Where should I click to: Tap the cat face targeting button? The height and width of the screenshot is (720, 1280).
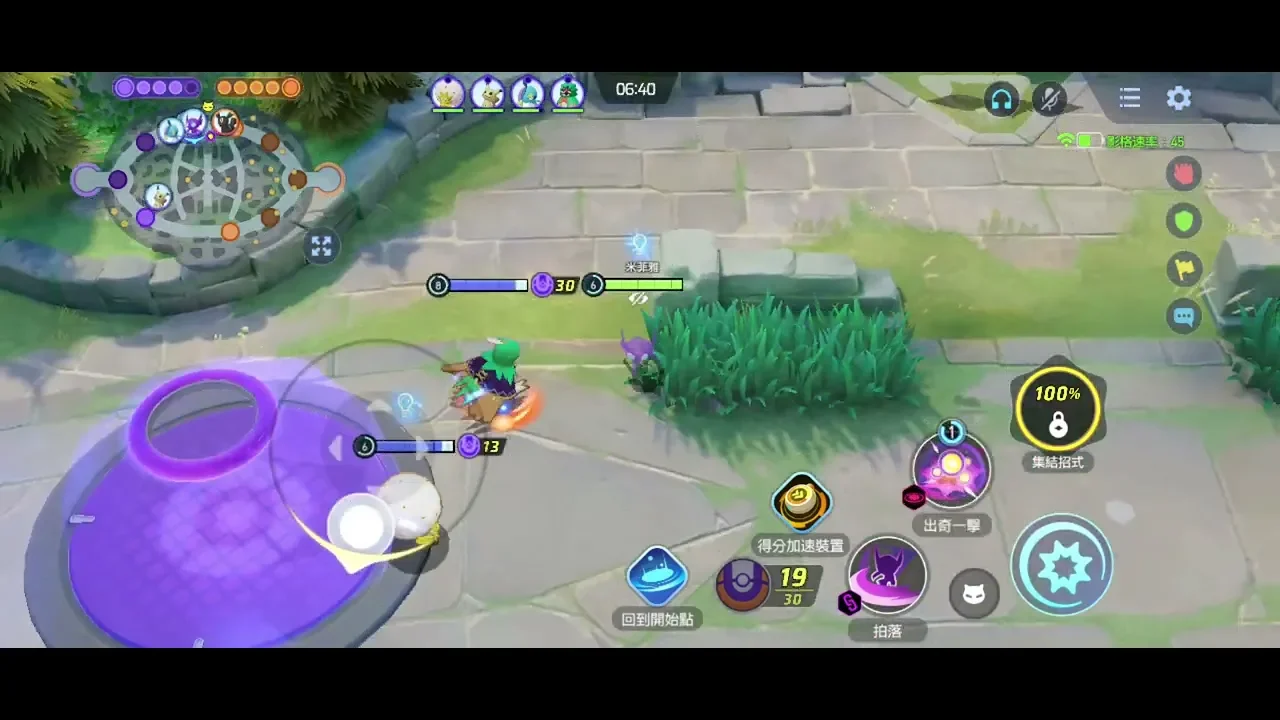[x=973, y=595]
